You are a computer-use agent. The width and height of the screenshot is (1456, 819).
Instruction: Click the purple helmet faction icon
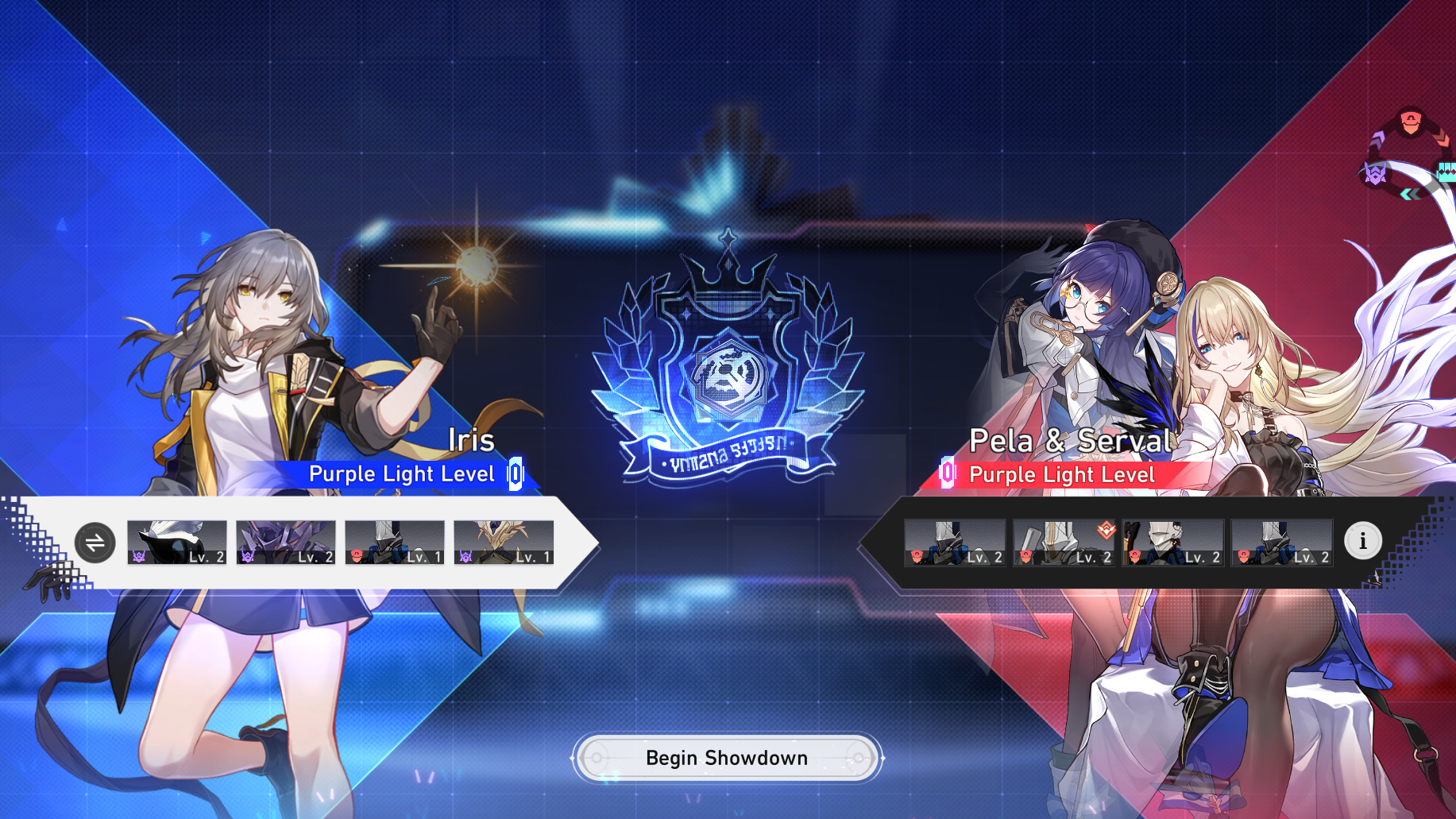(x=1376, y=173)
